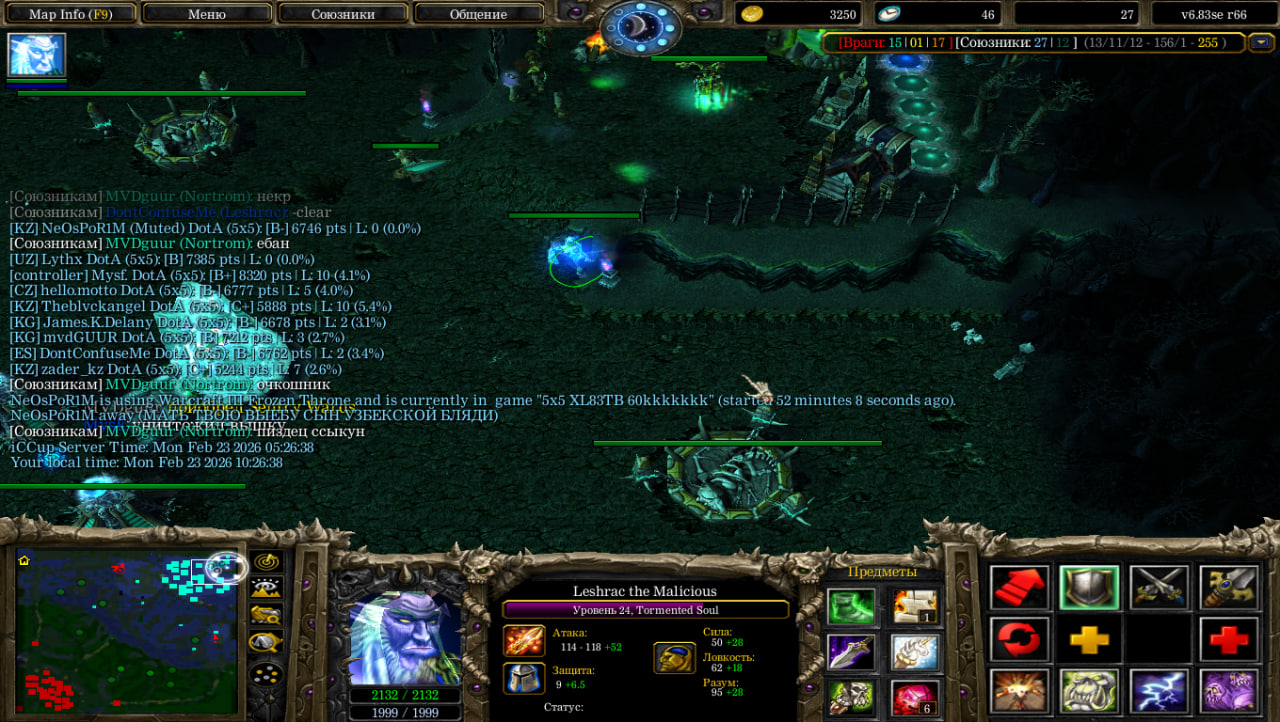Viewport: 1280px width, 722px height.
Task: Select the green boots item slot
Action: pyautogui.click(x=851, y=606)
